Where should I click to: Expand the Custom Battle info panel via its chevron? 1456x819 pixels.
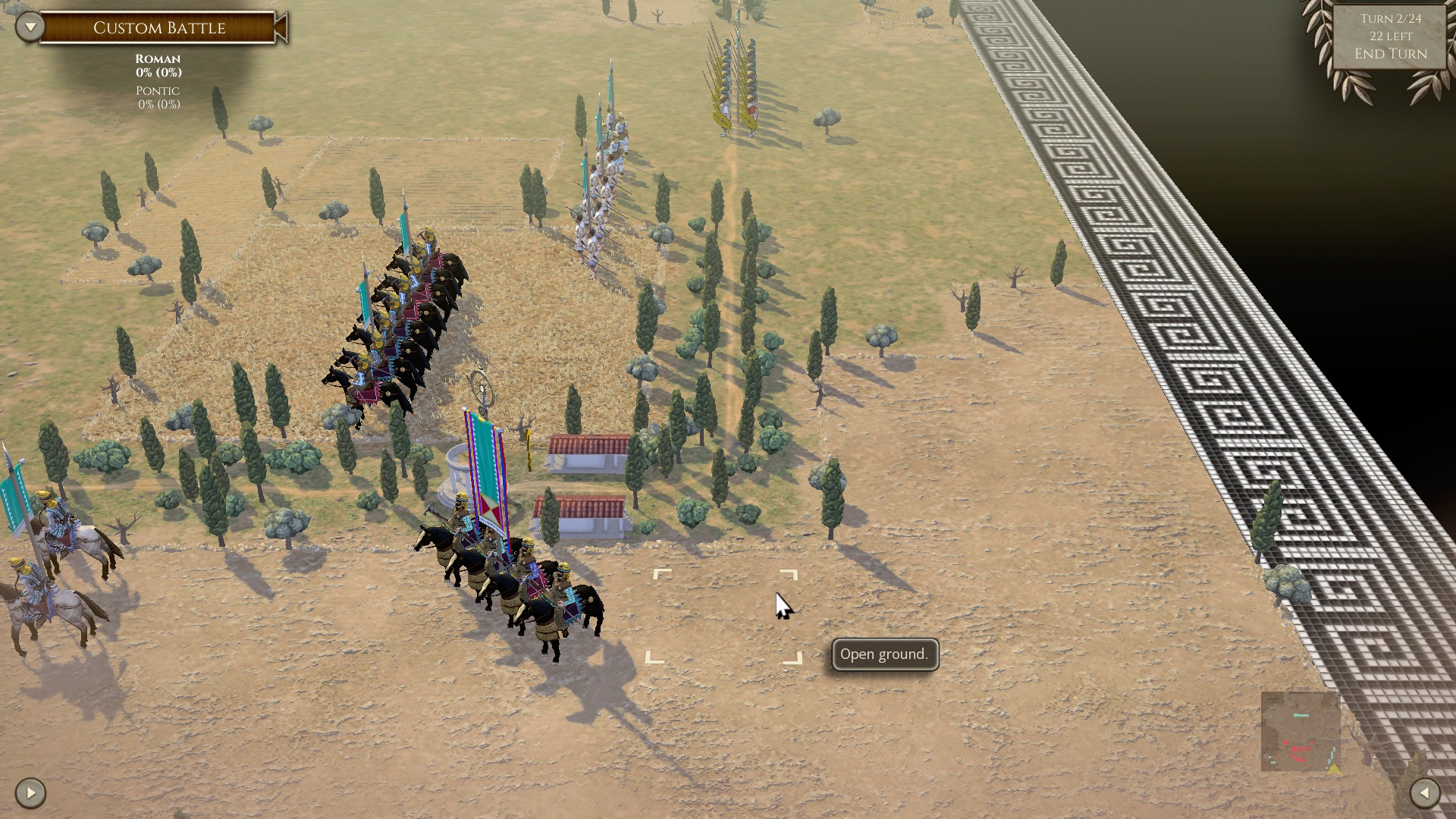pos(28,25)
